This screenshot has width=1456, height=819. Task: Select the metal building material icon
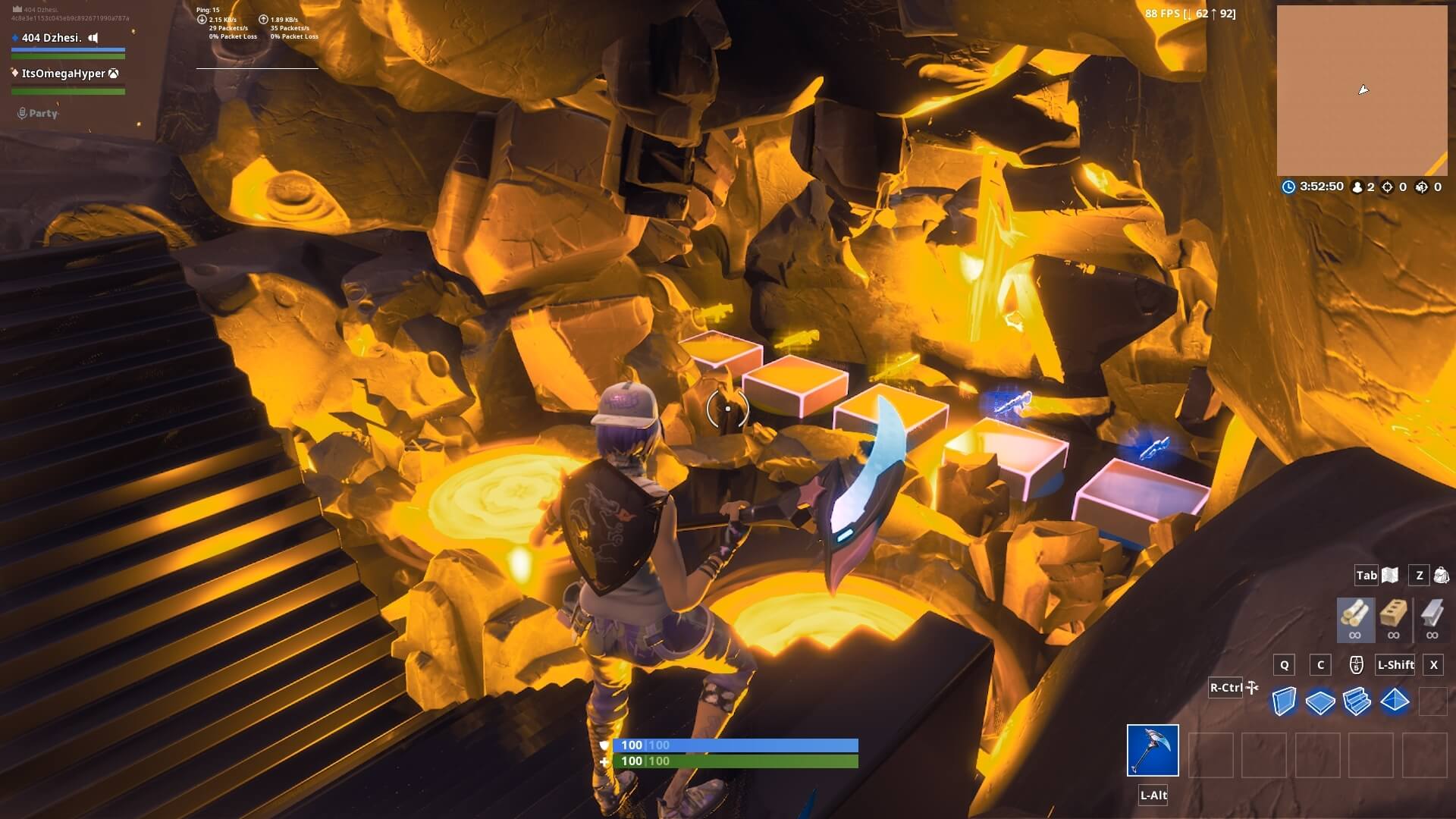point(1432,614)
